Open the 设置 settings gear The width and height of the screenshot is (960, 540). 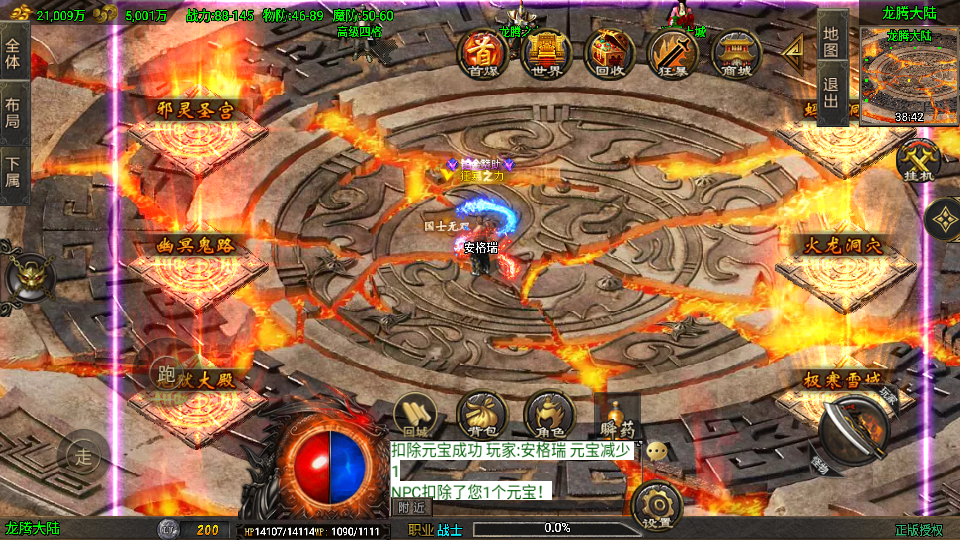657,506
